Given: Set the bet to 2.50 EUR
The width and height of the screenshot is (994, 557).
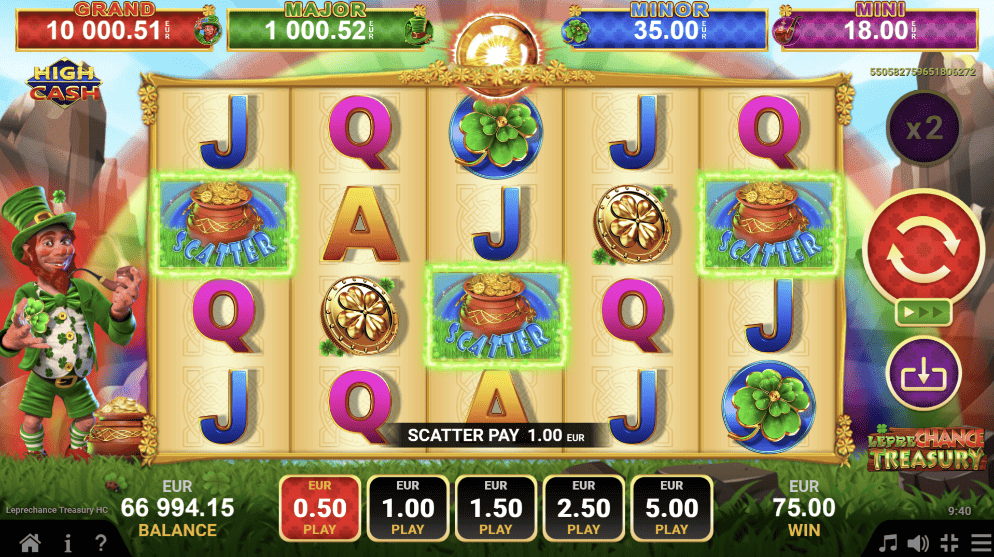Looking at the screenshot, I should tap(584, 508).
